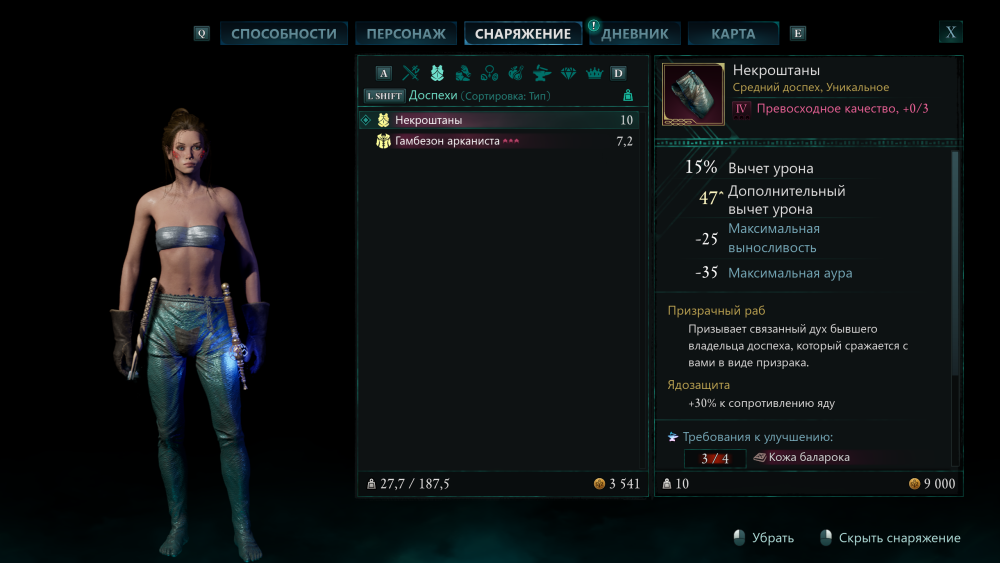Select the Некроштаны item row
The width and height of the screenshot is (1000, 563).
500,120
